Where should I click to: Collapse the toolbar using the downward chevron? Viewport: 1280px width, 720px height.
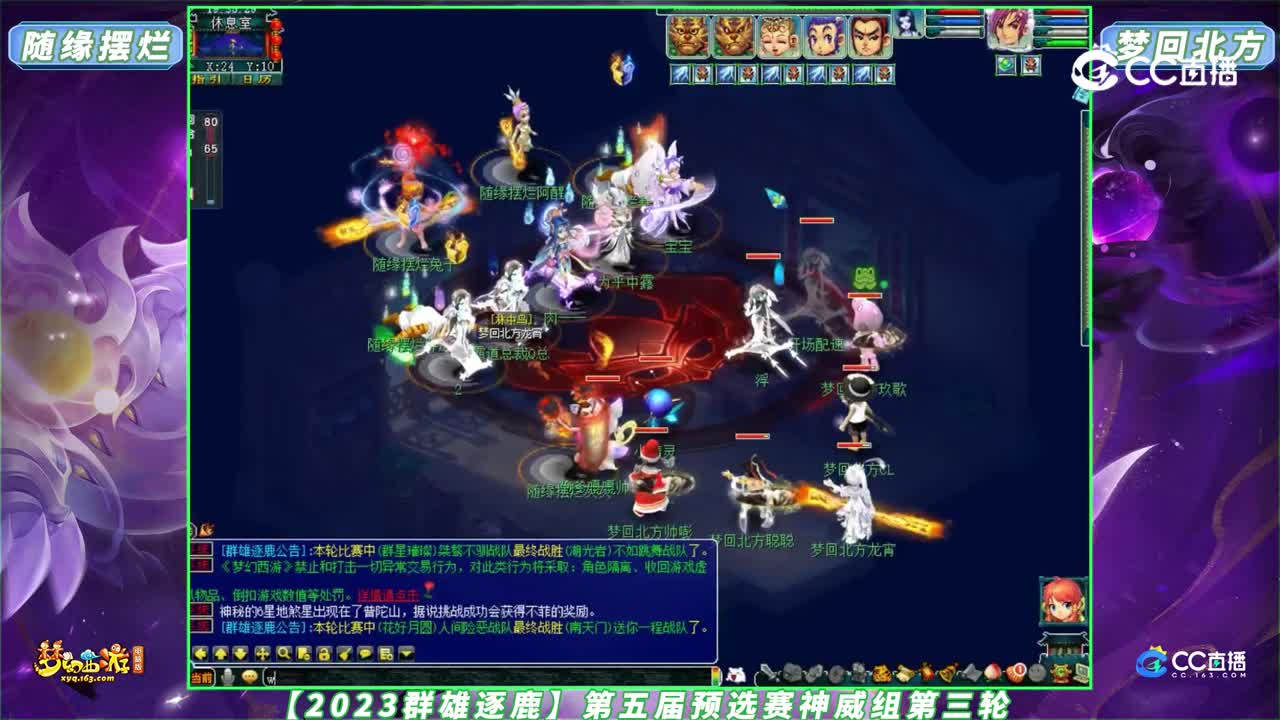pos(405,655)
